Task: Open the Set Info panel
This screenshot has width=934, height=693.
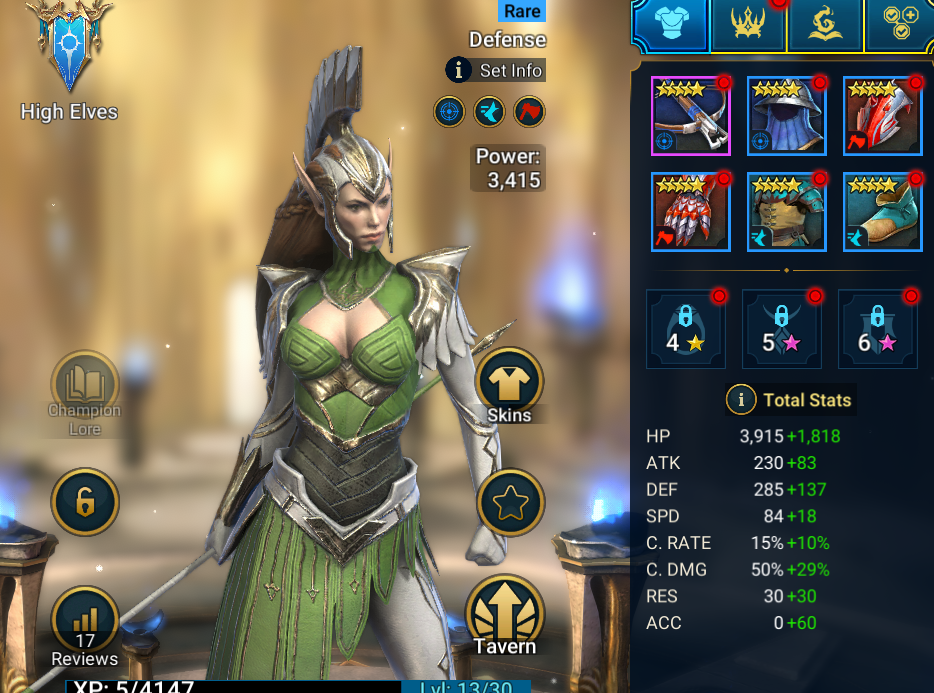Action: (x=496, y=70)
